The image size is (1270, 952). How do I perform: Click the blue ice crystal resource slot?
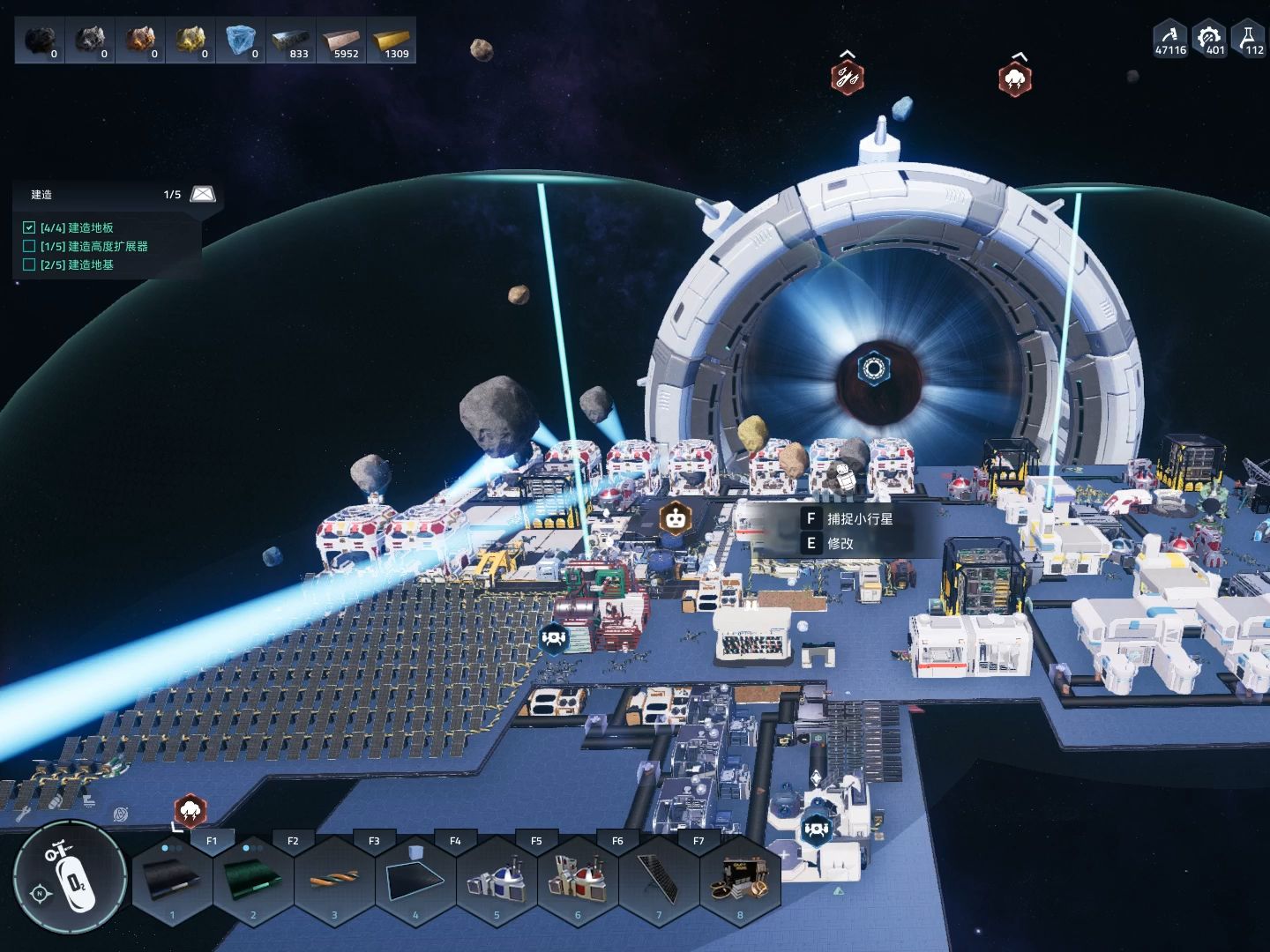pyautogui.click(x=241, y=41)
